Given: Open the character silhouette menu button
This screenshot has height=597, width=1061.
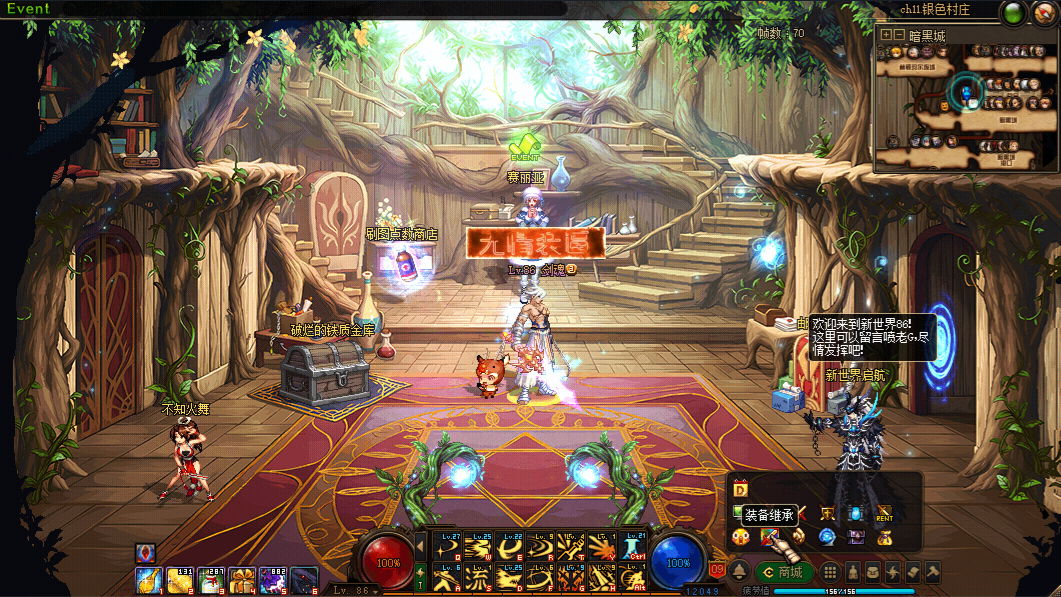Looking at the screenshot, I should [x=853, y=572].
